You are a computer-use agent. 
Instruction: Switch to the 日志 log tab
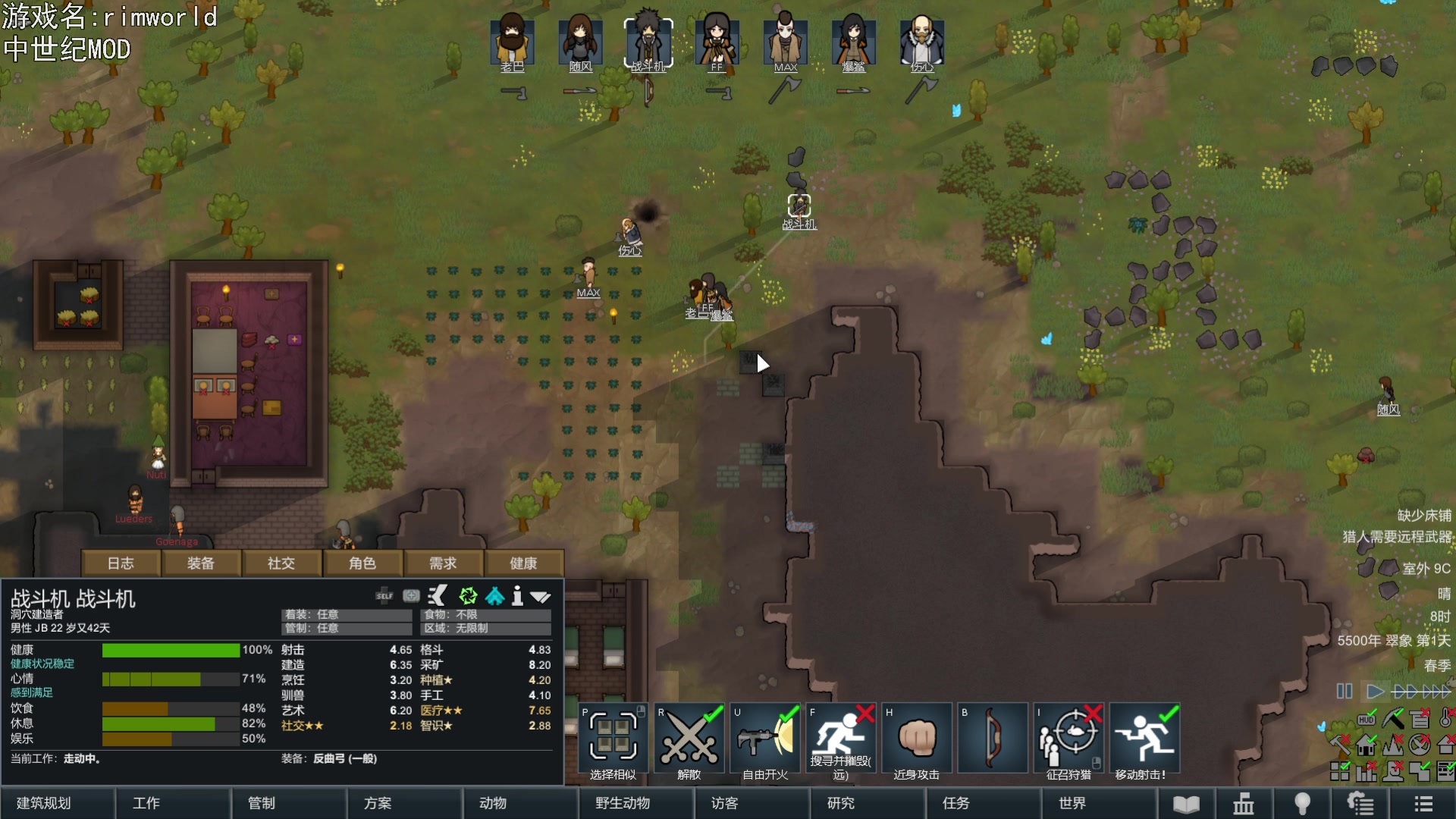point(121,563)
